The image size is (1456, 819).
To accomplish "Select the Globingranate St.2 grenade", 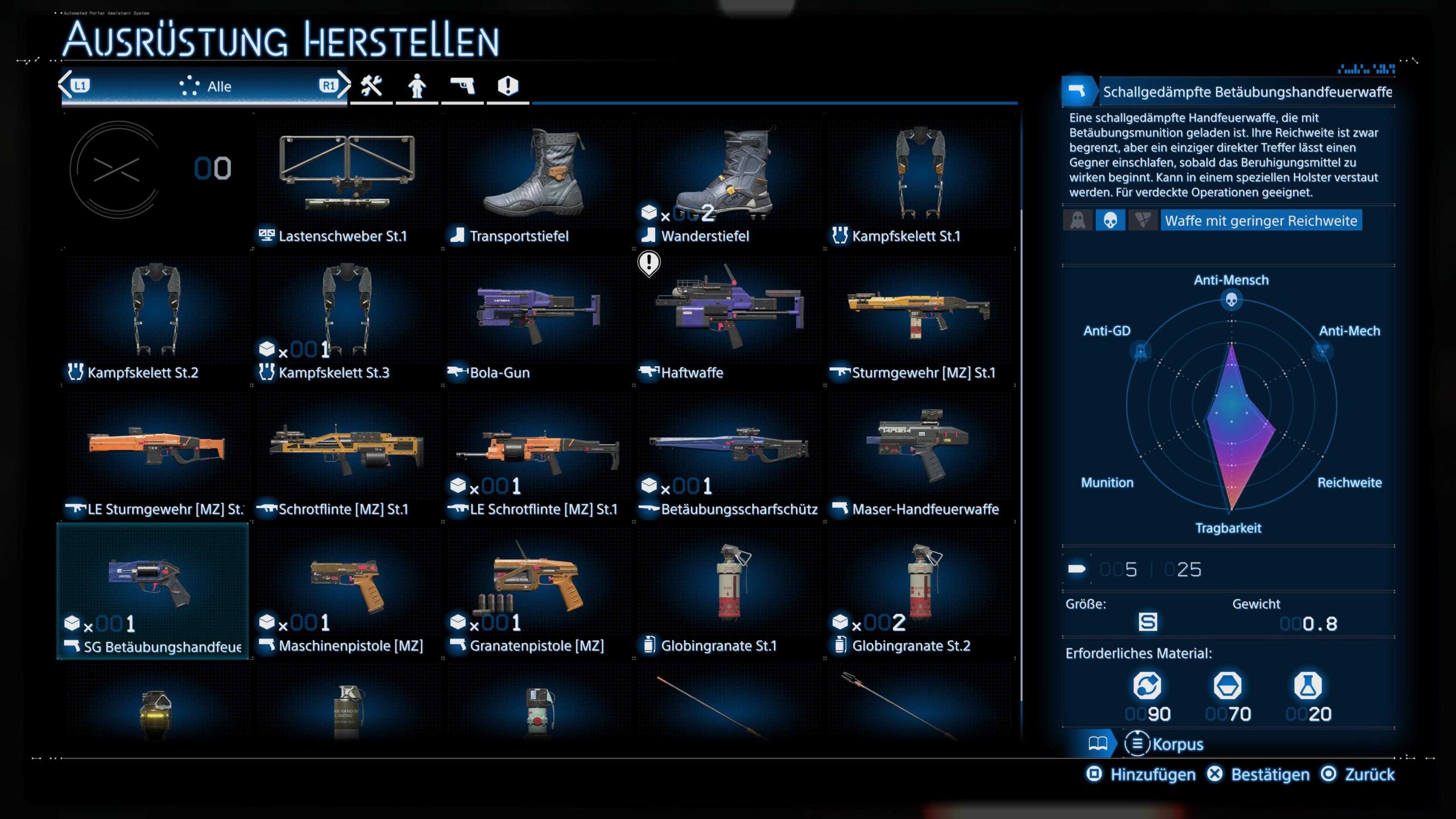I will [920, 591].
